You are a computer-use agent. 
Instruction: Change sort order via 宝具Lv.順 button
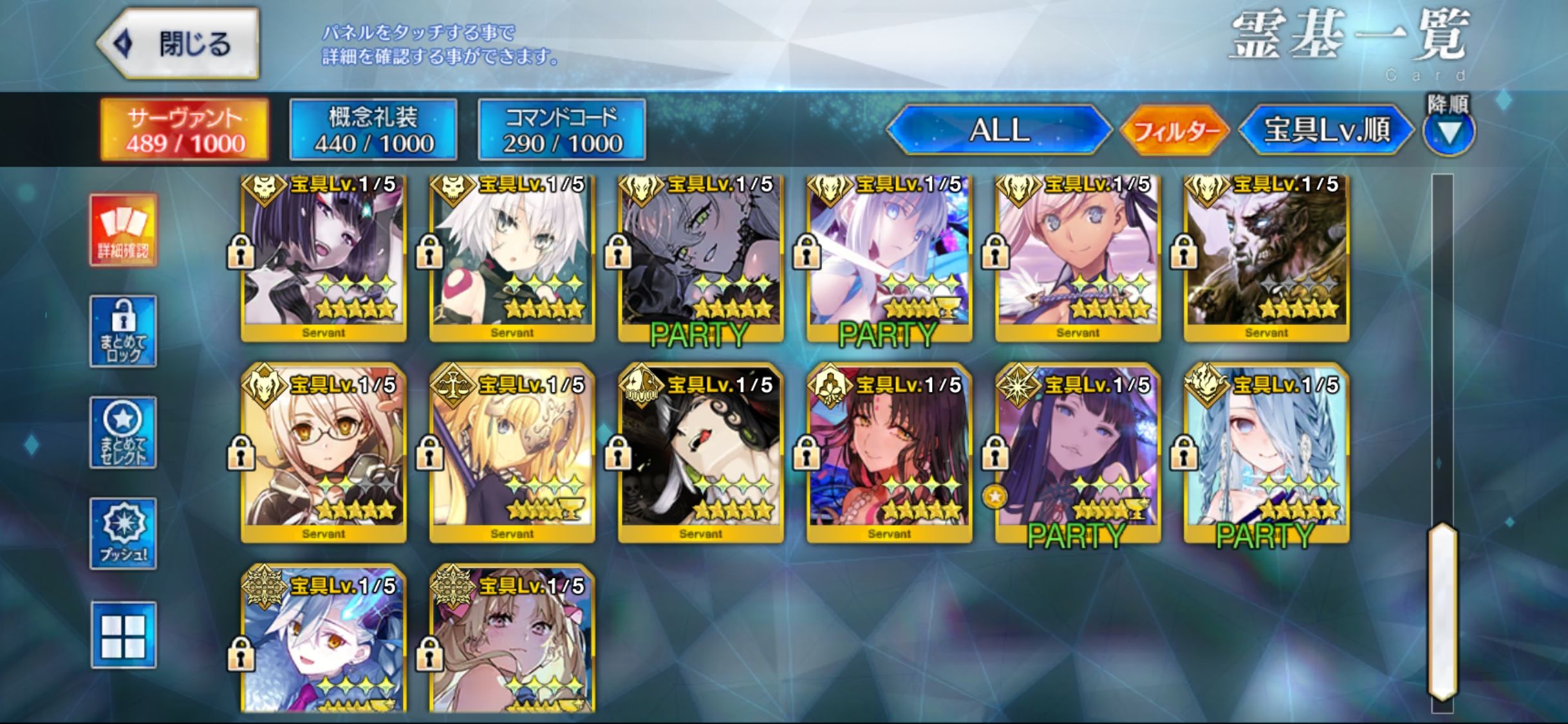click(1326, 130)
